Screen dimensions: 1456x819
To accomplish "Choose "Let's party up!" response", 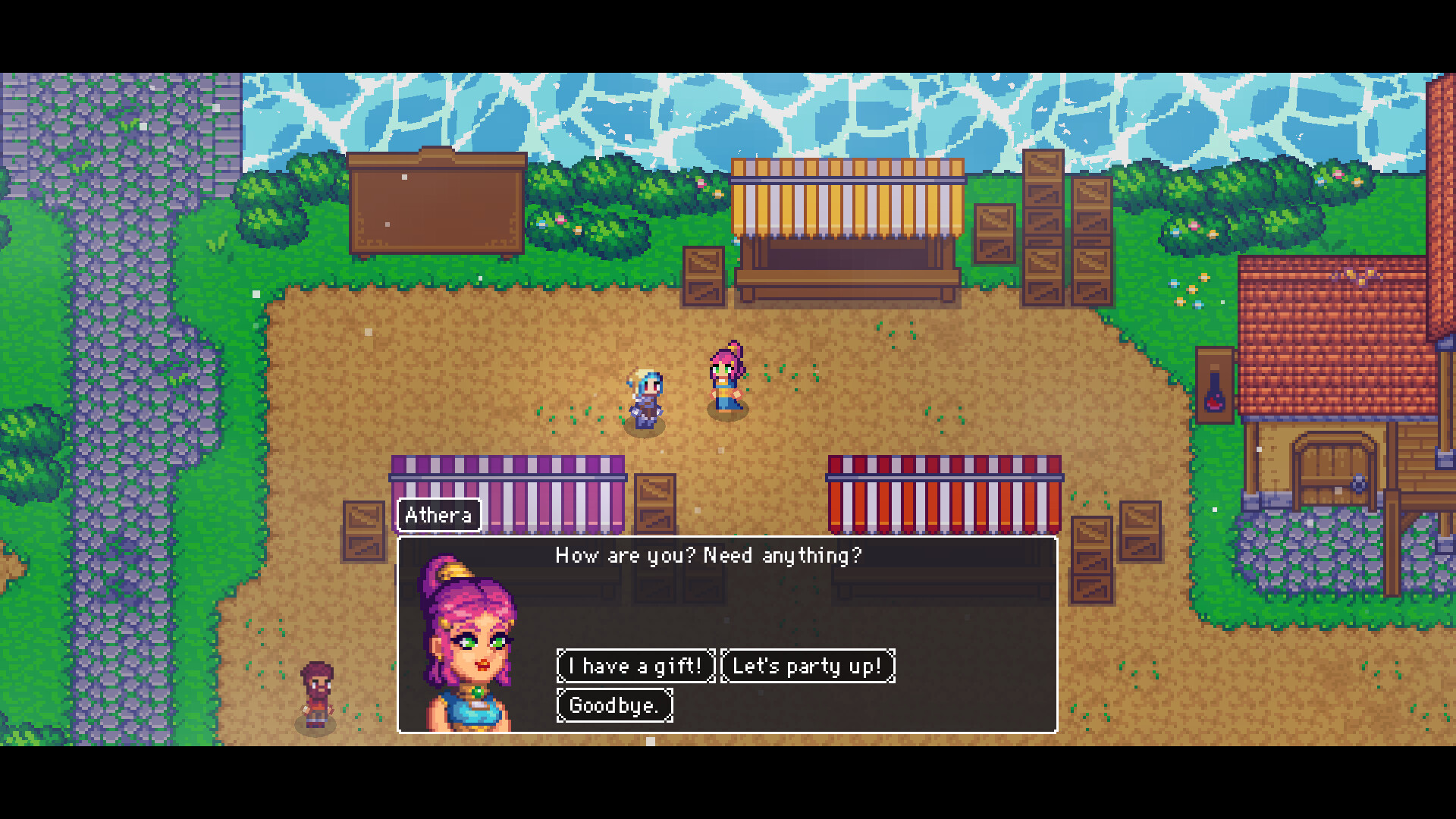I will point(808,666).
